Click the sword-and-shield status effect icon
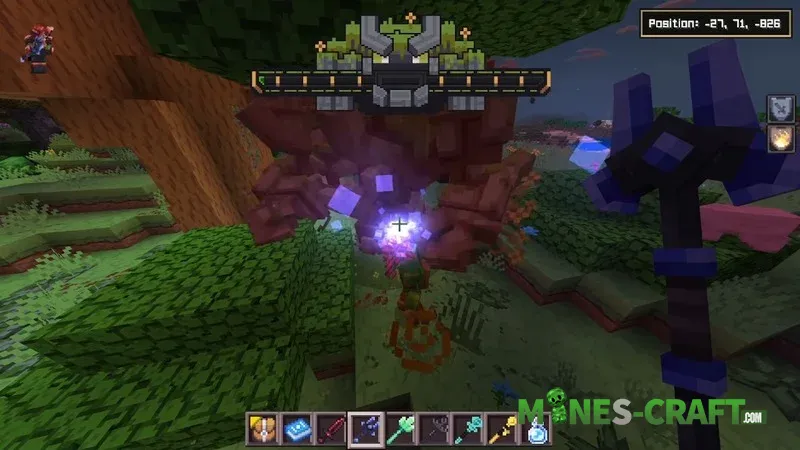Image resolution: width=800 pixels, height=450 pixels. [x=778, y=108]
